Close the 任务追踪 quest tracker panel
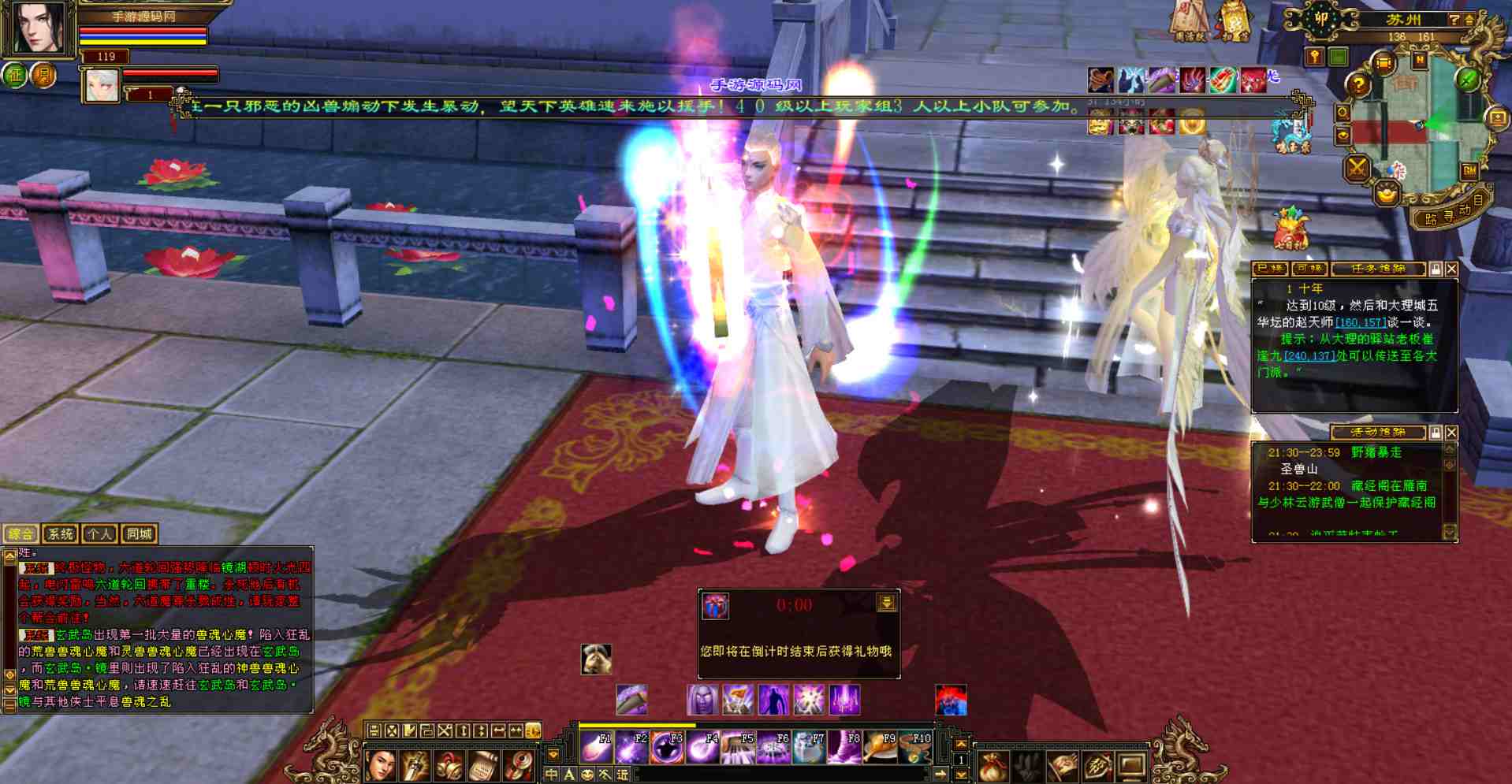 pyautogui.click(x=1451, y=269)
